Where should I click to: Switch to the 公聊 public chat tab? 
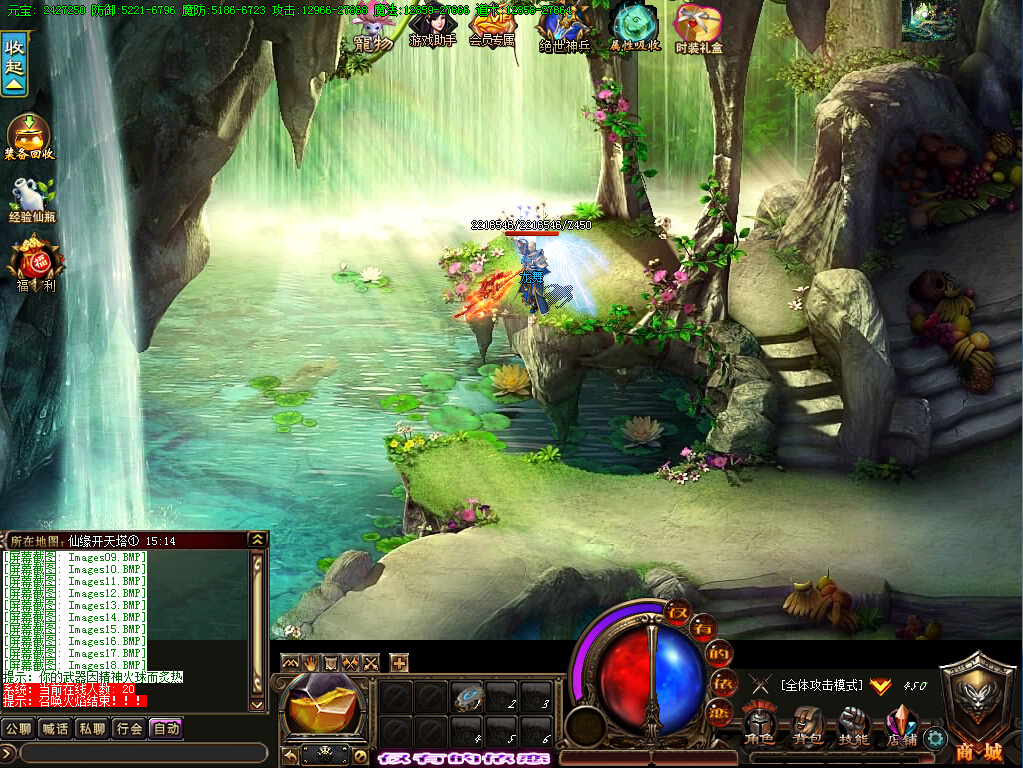[x=18, y=728]
